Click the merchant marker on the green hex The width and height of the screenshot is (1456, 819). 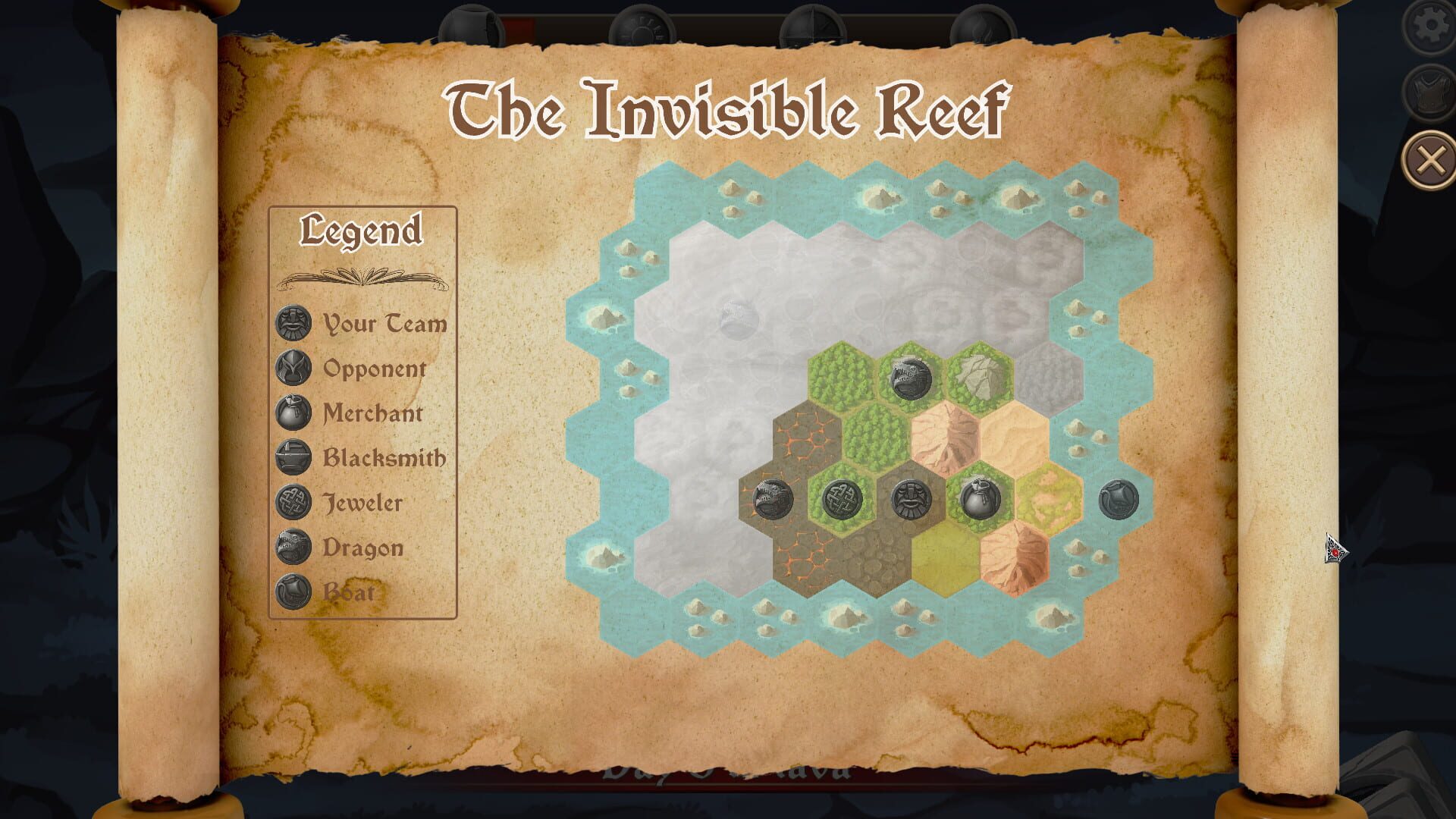980,497
